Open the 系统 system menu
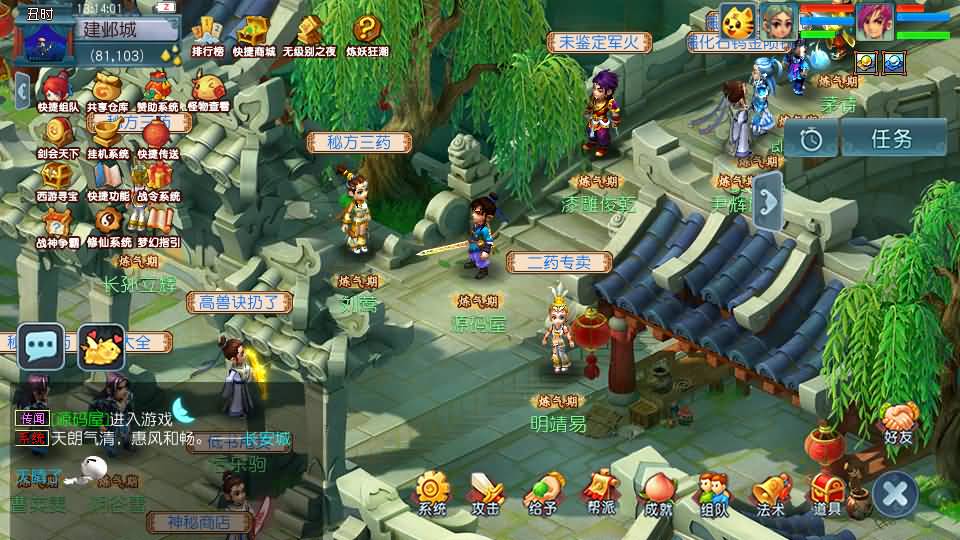The height and width of the screenshot is (540, 960). point(432,494)
